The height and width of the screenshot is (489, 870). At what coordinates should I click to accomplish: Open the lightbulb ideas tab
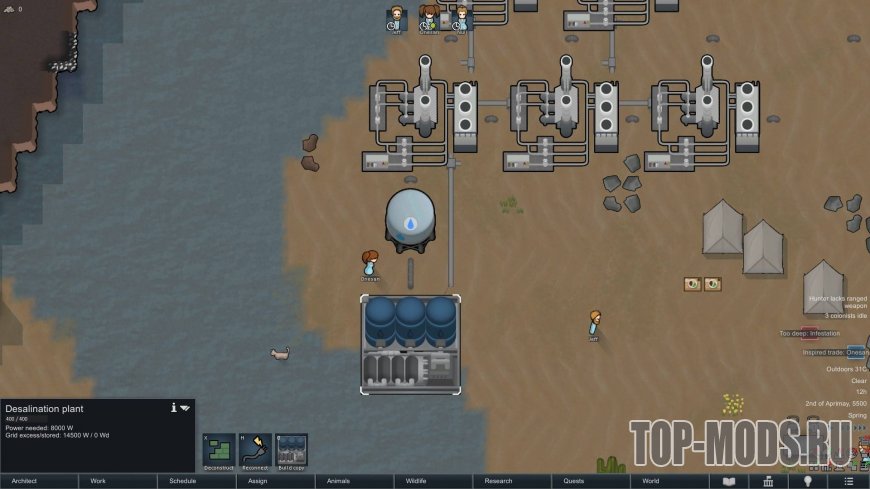808,481
